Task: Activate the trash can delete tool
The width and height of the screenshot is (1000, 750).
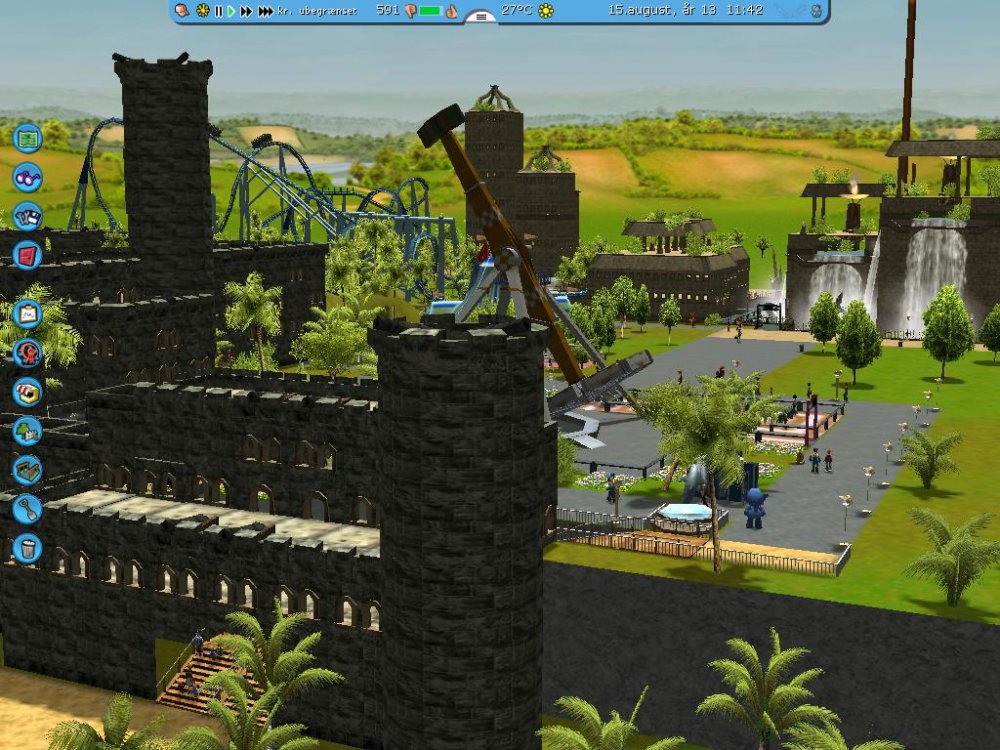Action: point(27,547)
